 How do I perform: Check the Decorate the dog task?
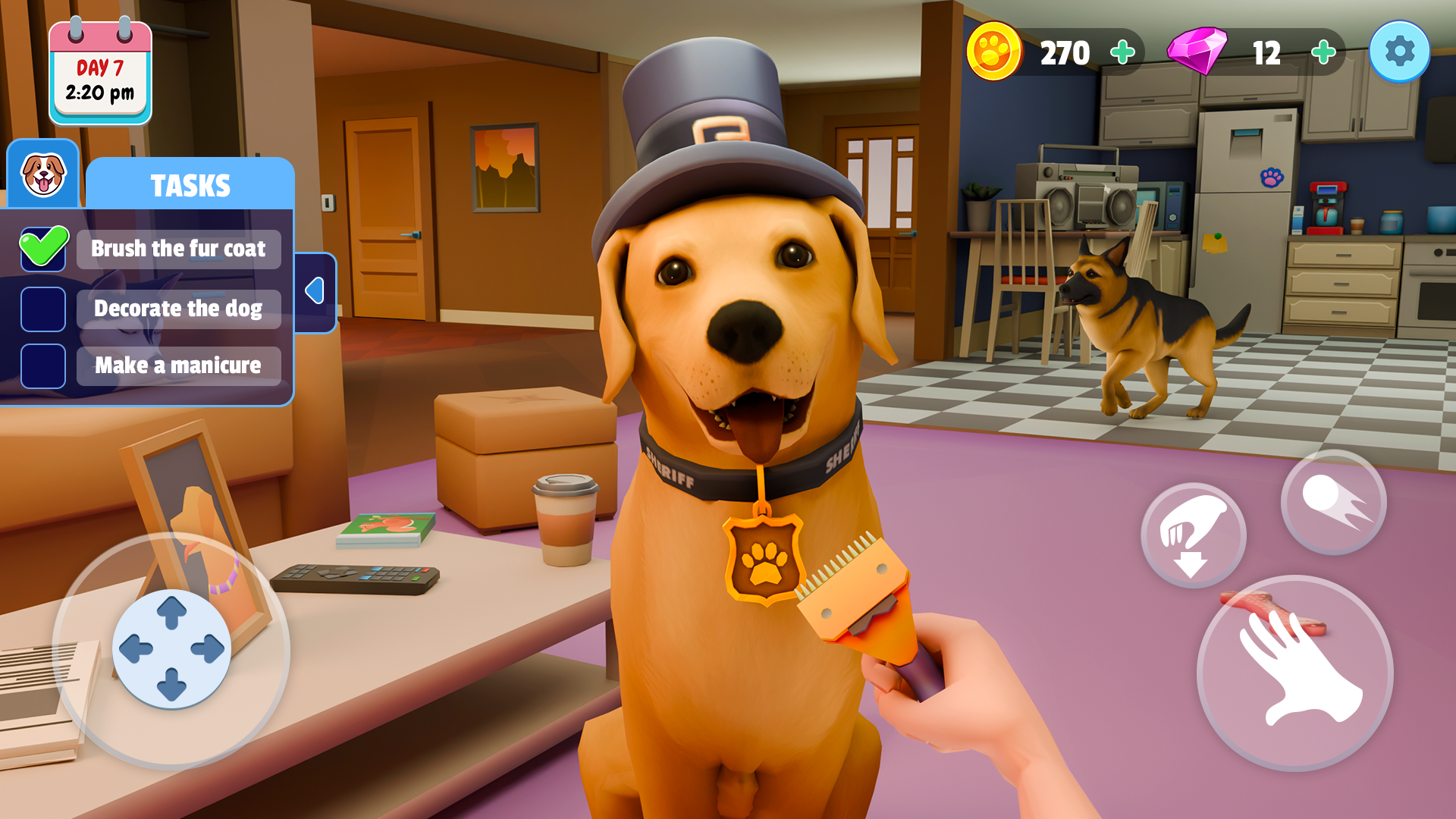(x=43, y=309)
